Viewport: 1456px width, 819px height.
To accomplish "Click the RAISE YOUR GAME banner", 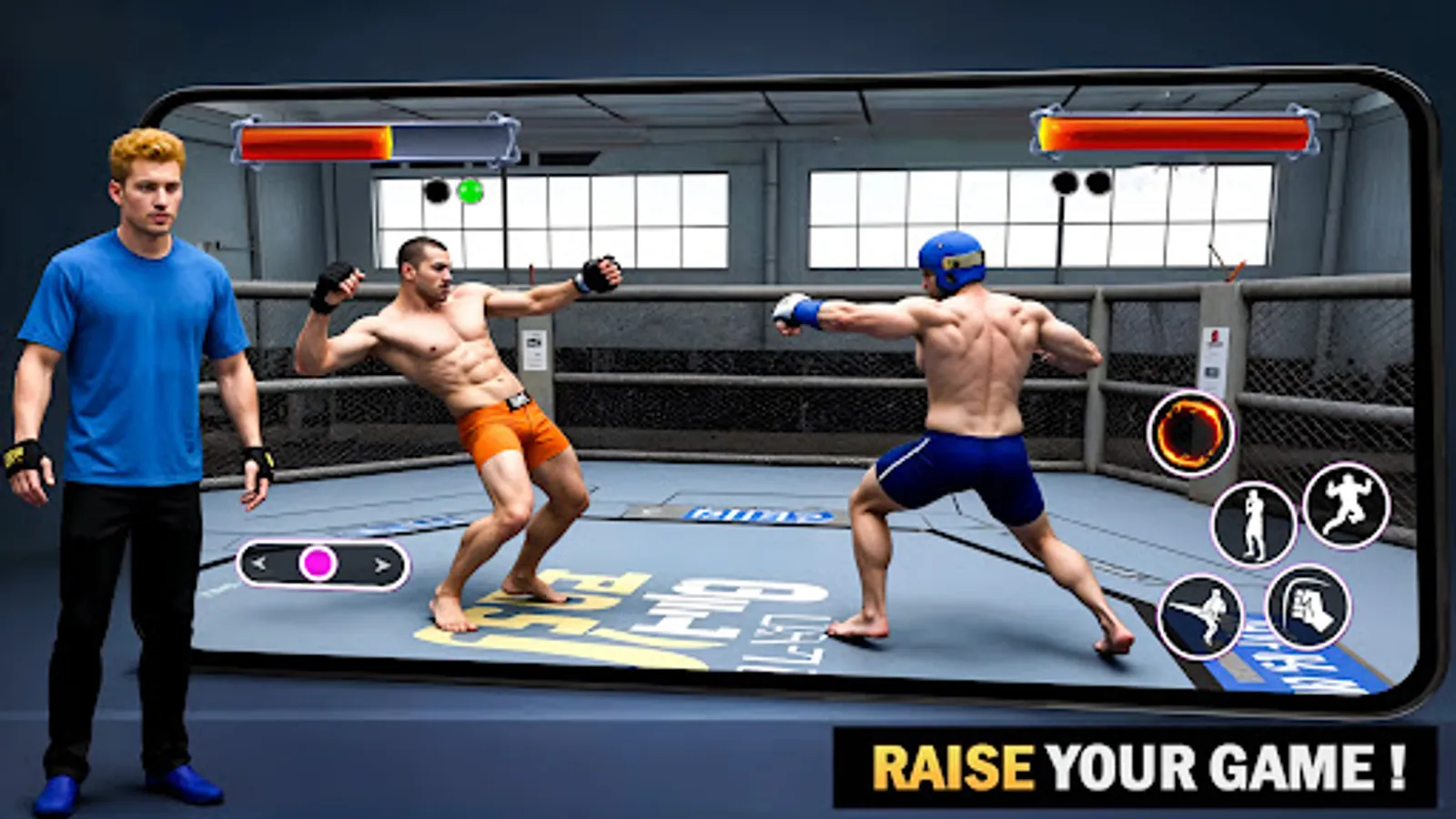I will (x=1137, y=764).
